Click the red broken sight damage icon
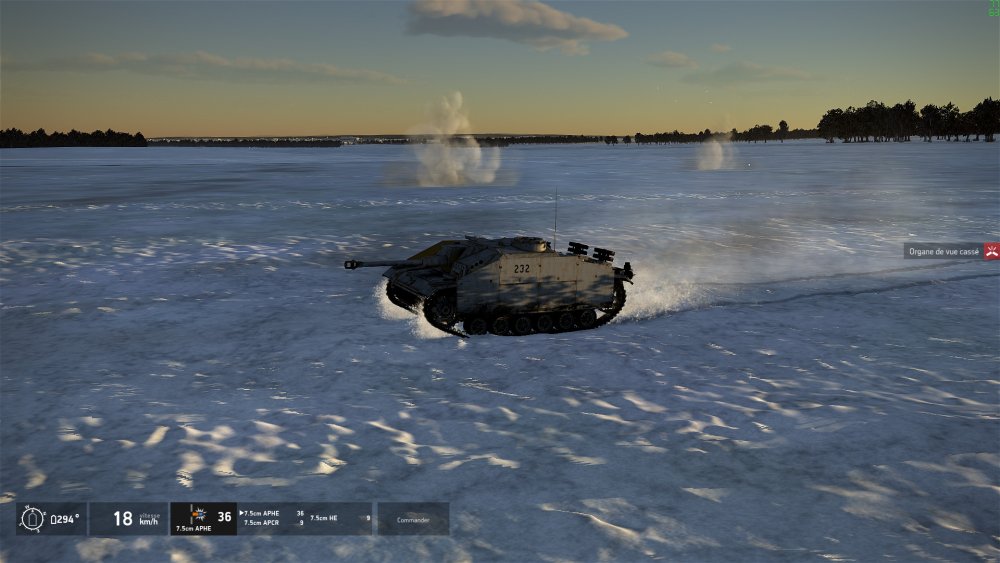This screenshot has height=563, width=1000. [991, 251]
